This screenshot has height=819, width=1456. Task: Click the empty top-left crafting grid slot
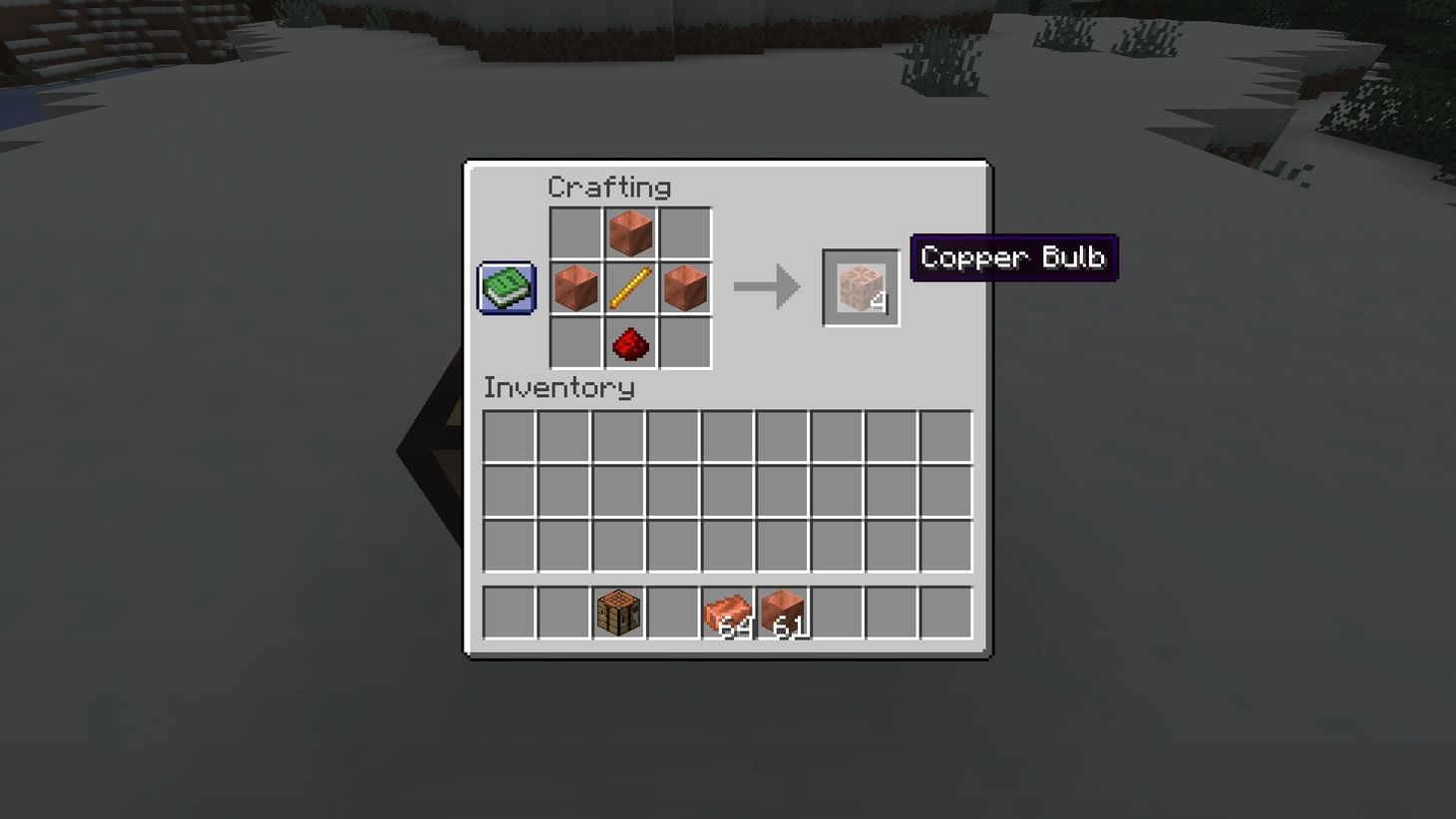[575, 233]
